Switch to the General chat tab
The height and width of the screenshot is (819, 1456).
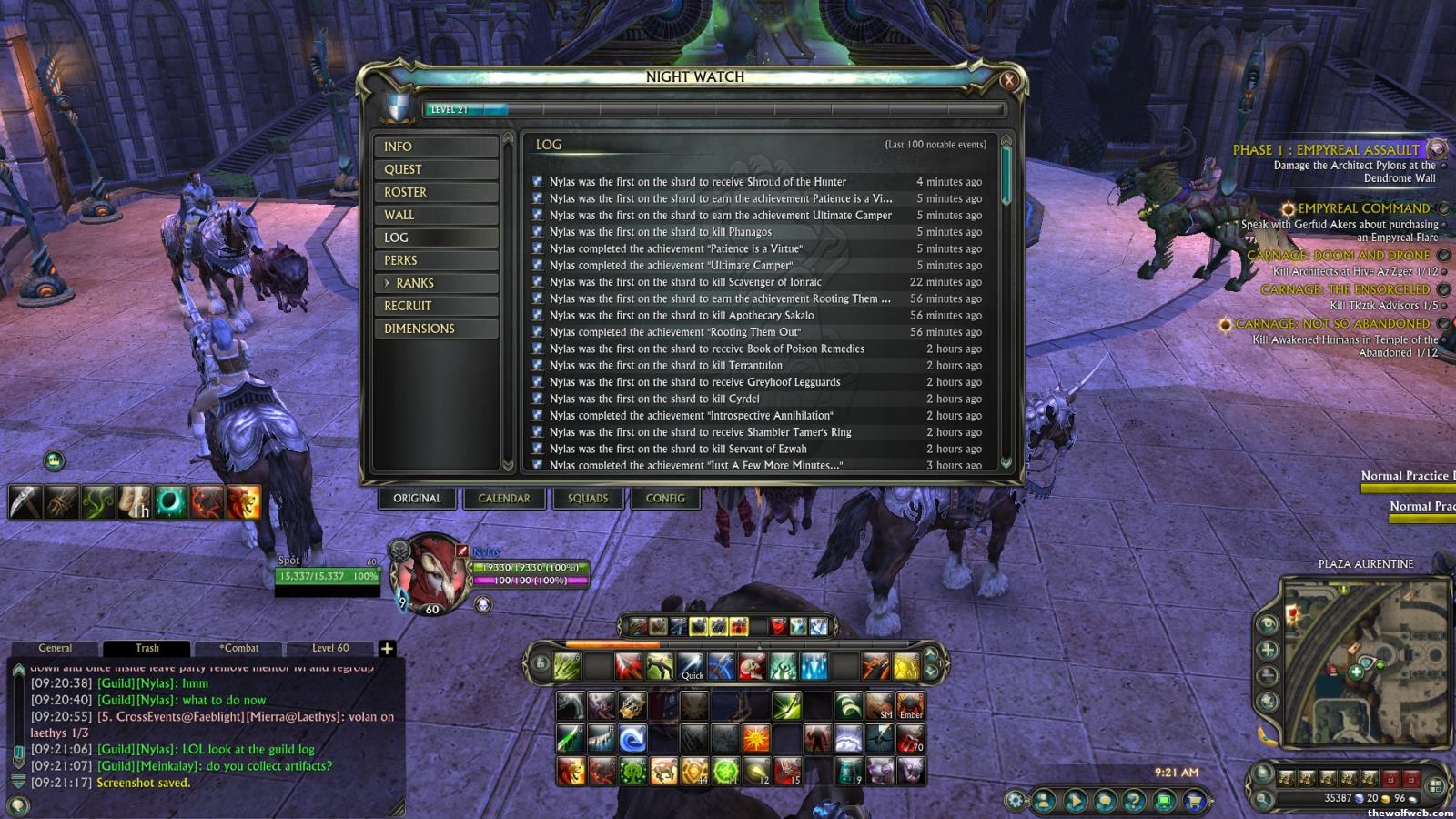coord(56,648)
